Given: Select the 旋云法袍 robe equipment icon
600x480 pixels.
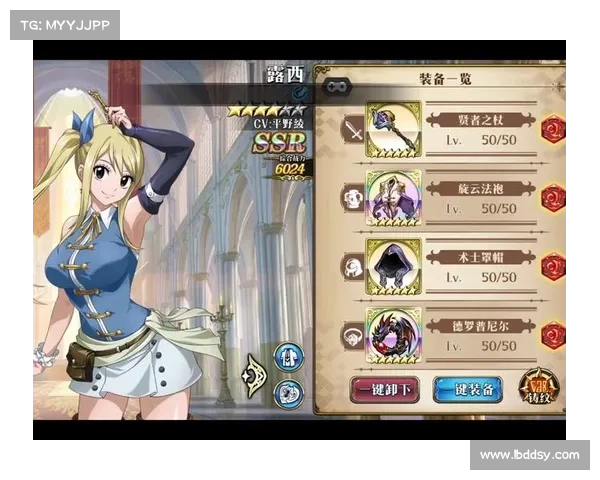Looking at the screenshot, I should pyautogui.click(x=393, y=197).
